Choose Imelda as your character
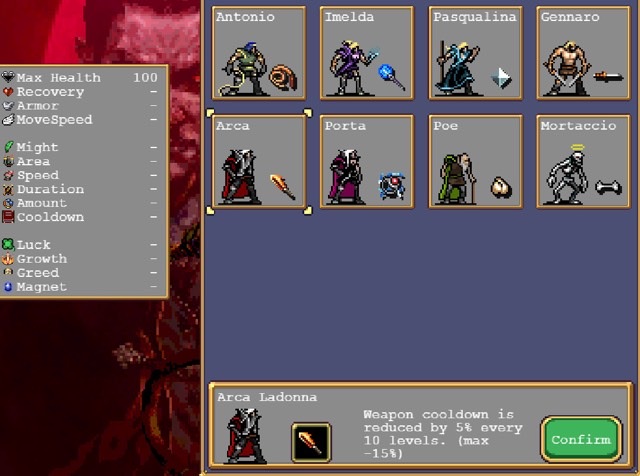 [x=367, y=53]
